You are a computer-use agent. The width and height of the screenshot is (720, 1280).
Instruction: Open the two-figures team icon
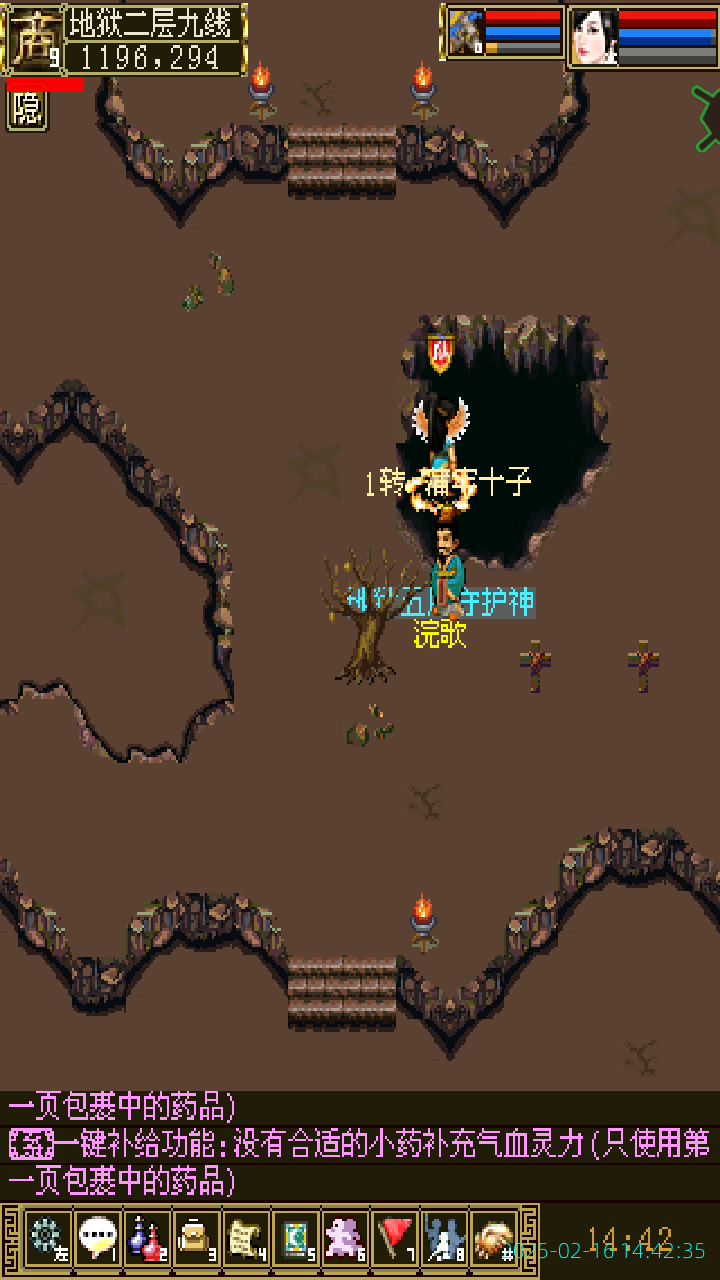tap(445, 1238)
